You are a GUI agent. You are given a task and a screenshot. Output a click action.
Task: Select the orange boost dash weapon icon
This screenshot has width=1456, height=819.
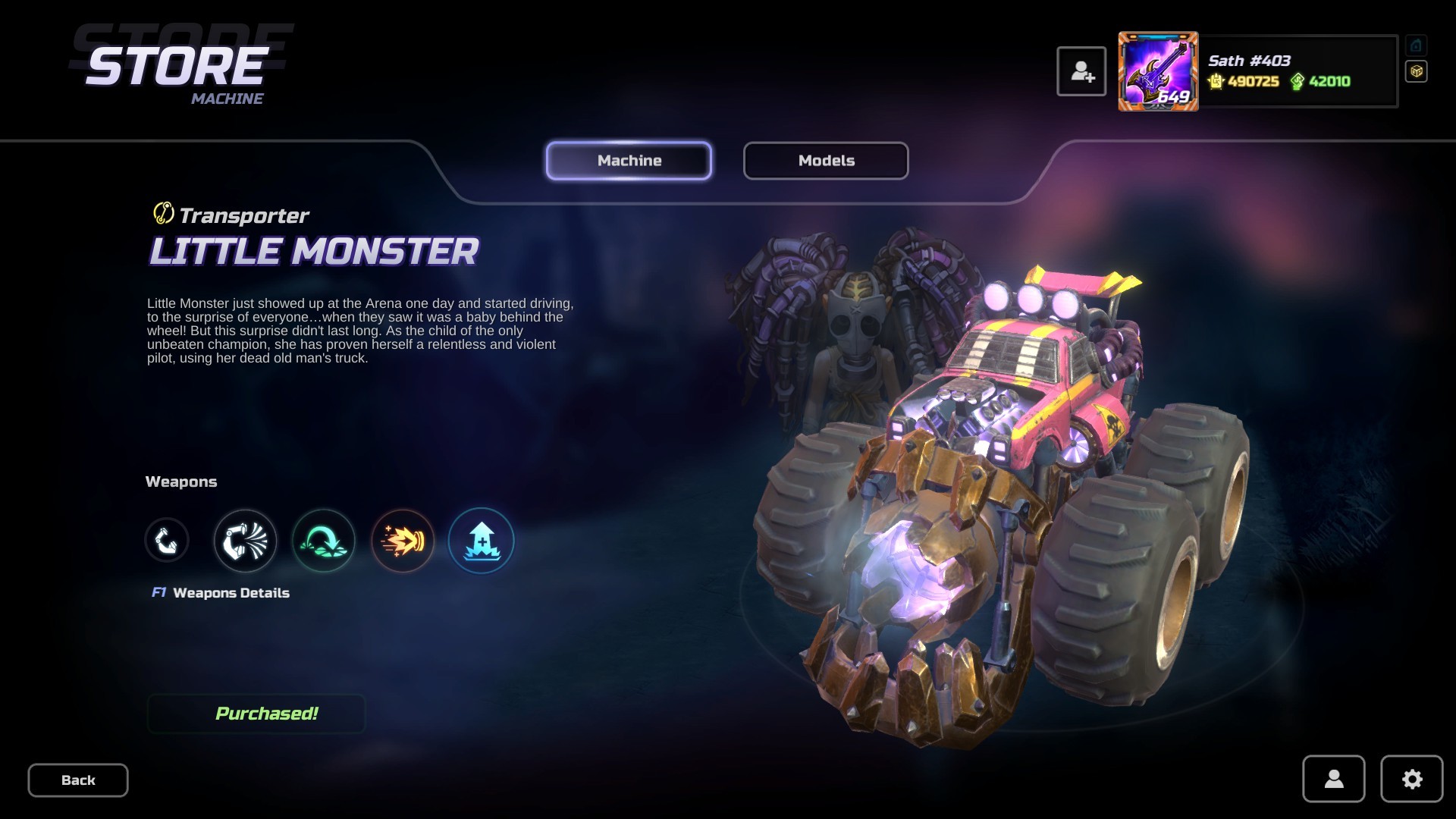403,540
